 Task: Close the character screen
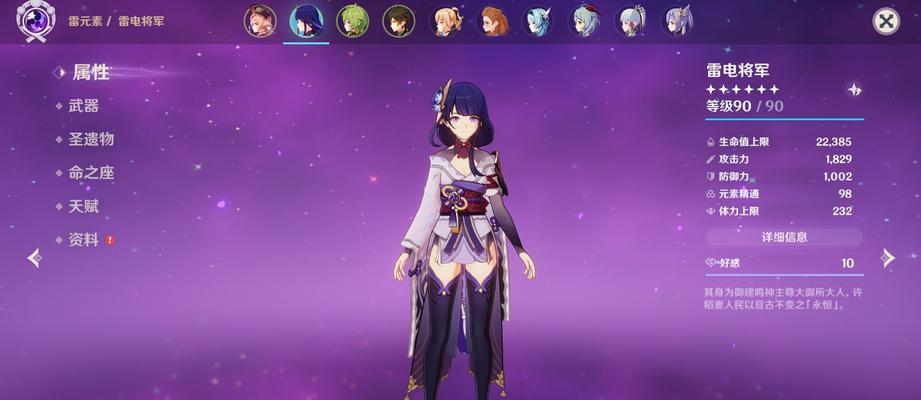click(886, 21)
